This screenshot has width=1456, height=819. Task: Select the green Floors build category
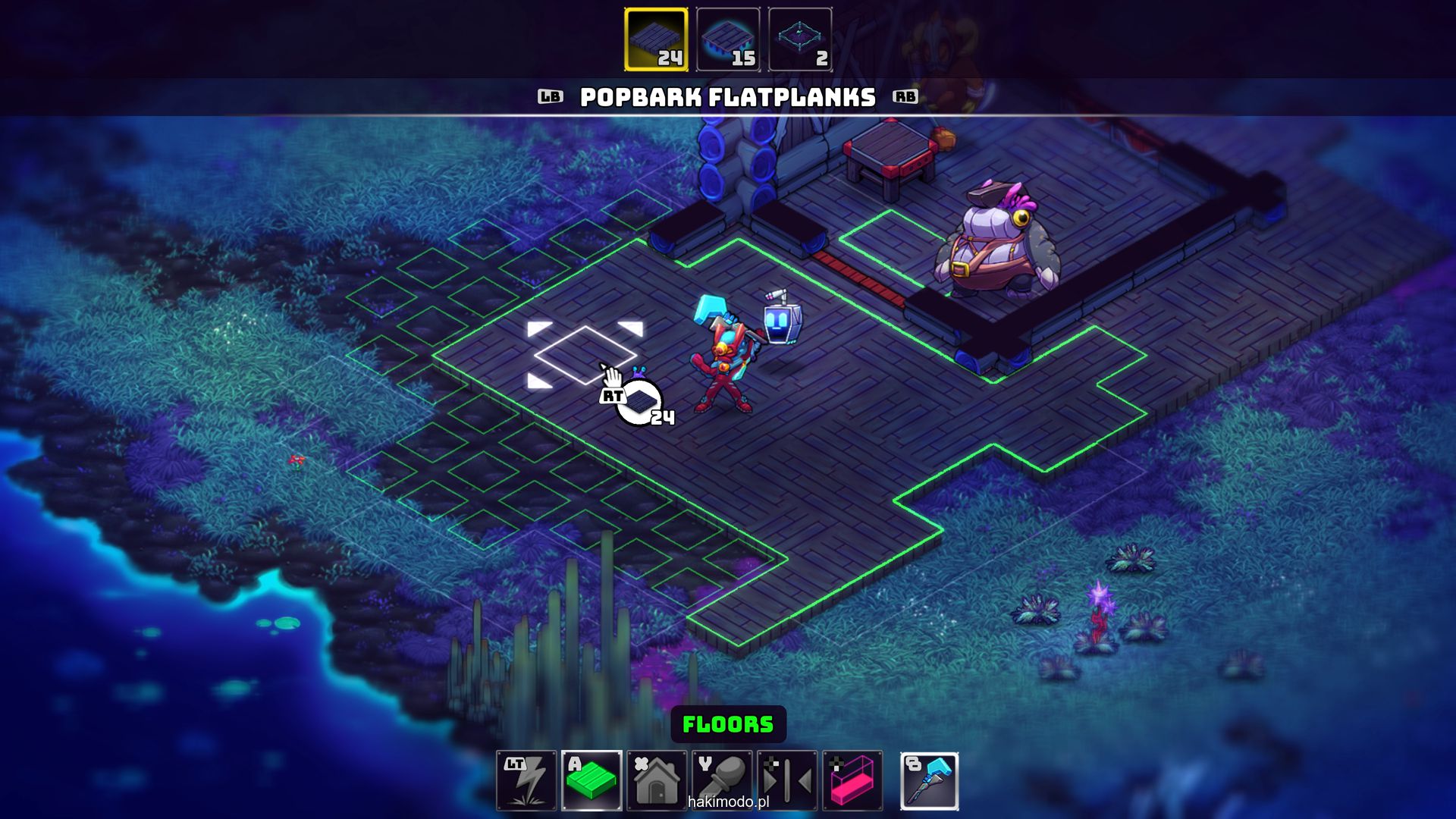click(x=591, y=780)
